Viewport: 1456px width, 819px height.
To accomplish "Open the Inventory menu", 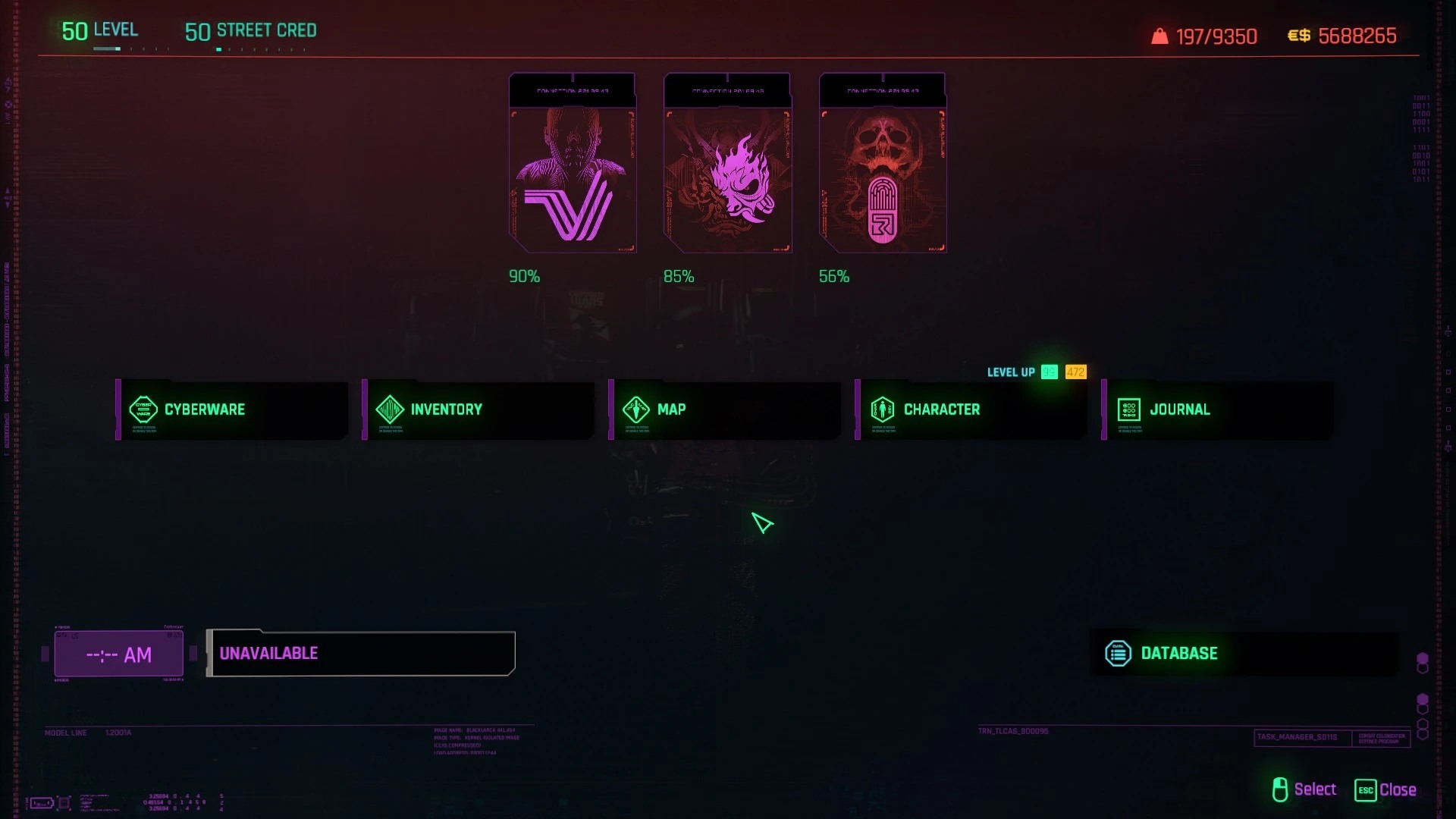I will (479, 409).
